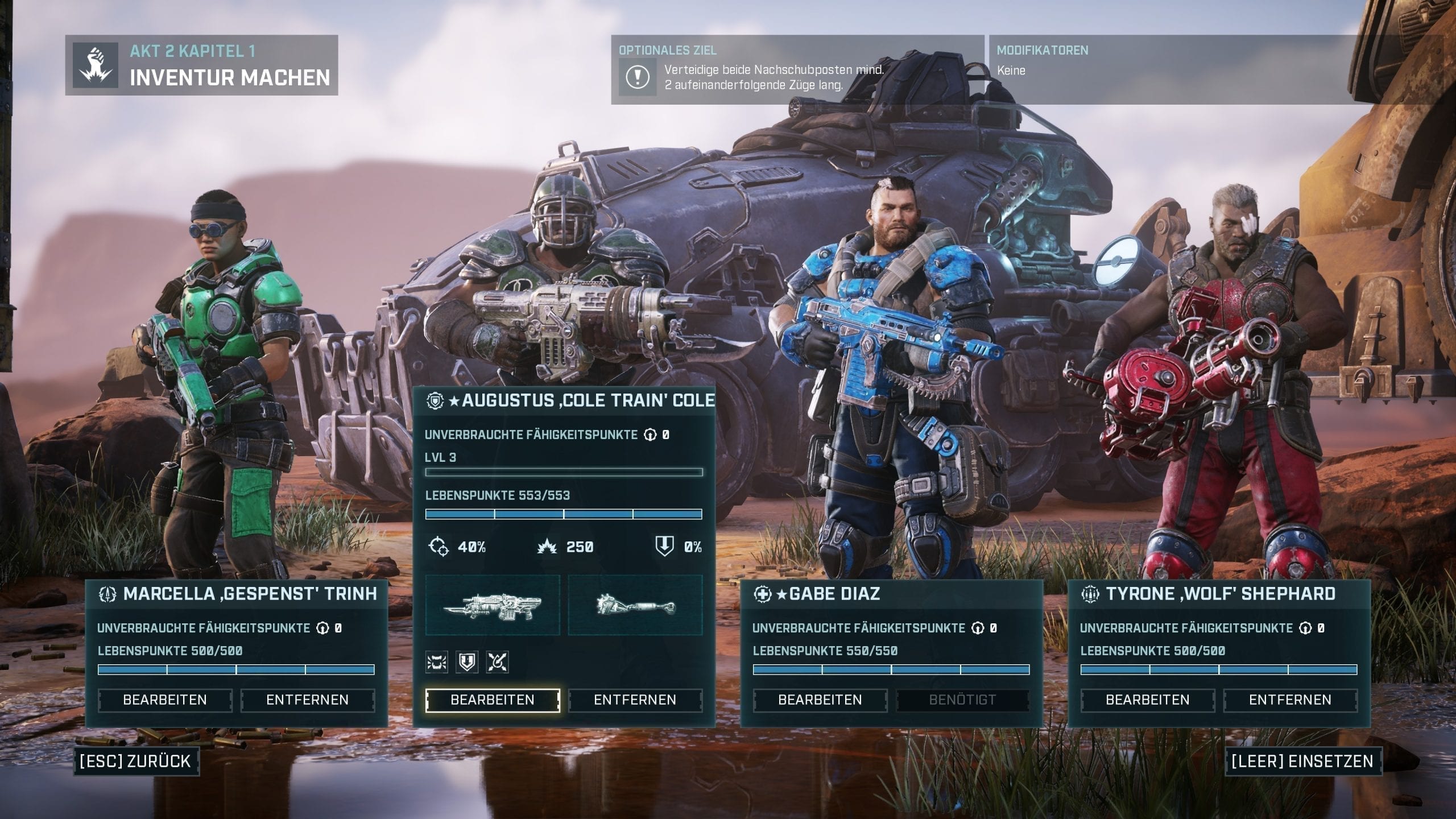The height and width of the screenshot is (819, 1456).
Task: Edit Marcella Trinh's loadout with Bearbeiten
Action: (165, 700)
